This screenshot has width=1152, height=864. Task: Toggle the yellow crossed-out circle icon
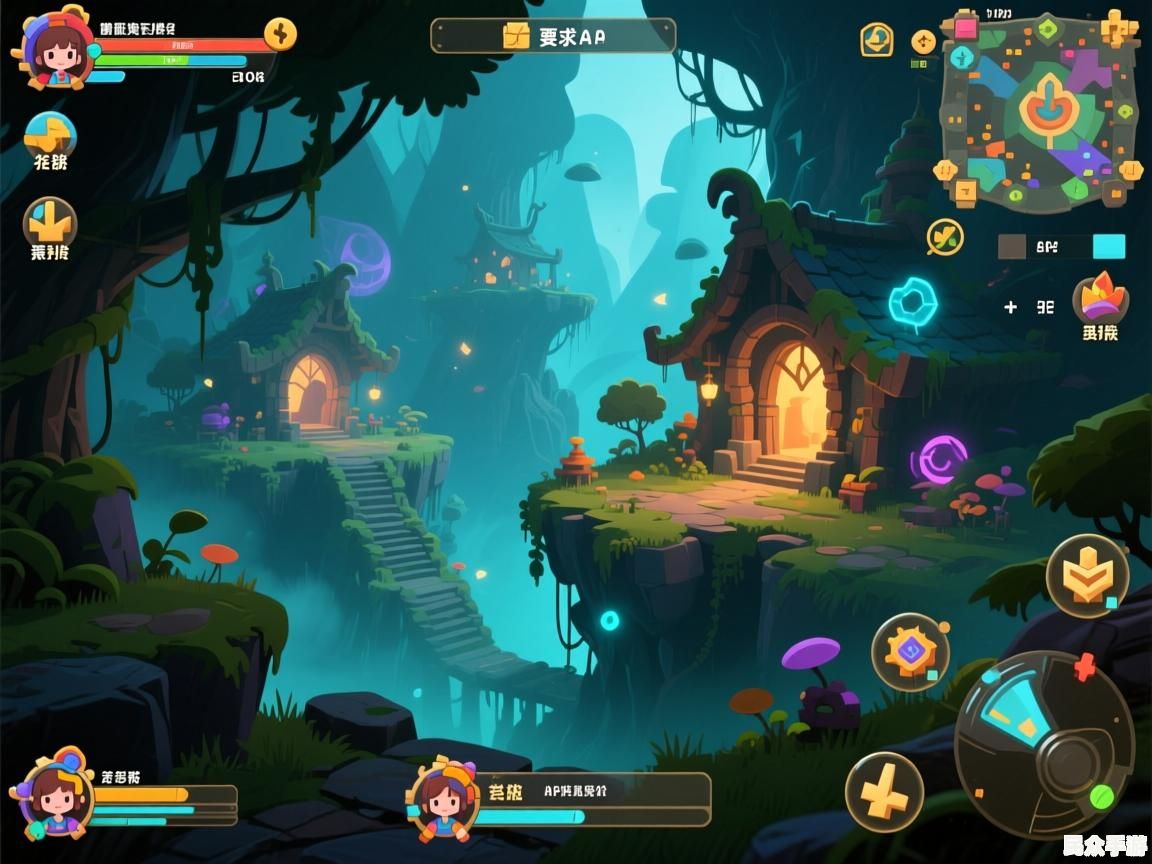[x=944, y=237]
